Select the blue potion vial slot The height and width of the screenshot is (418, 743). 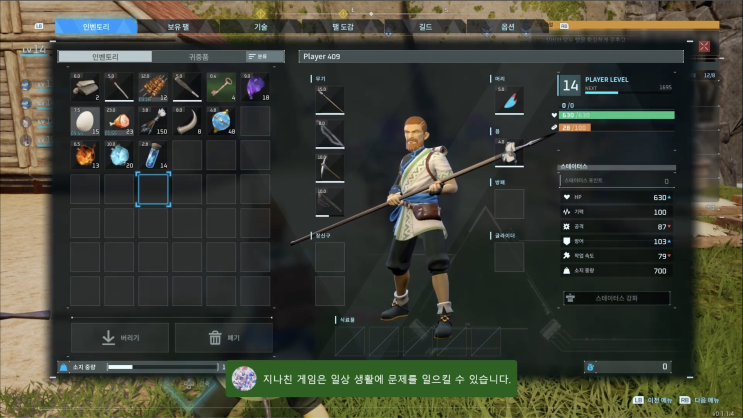coord(153,154)
